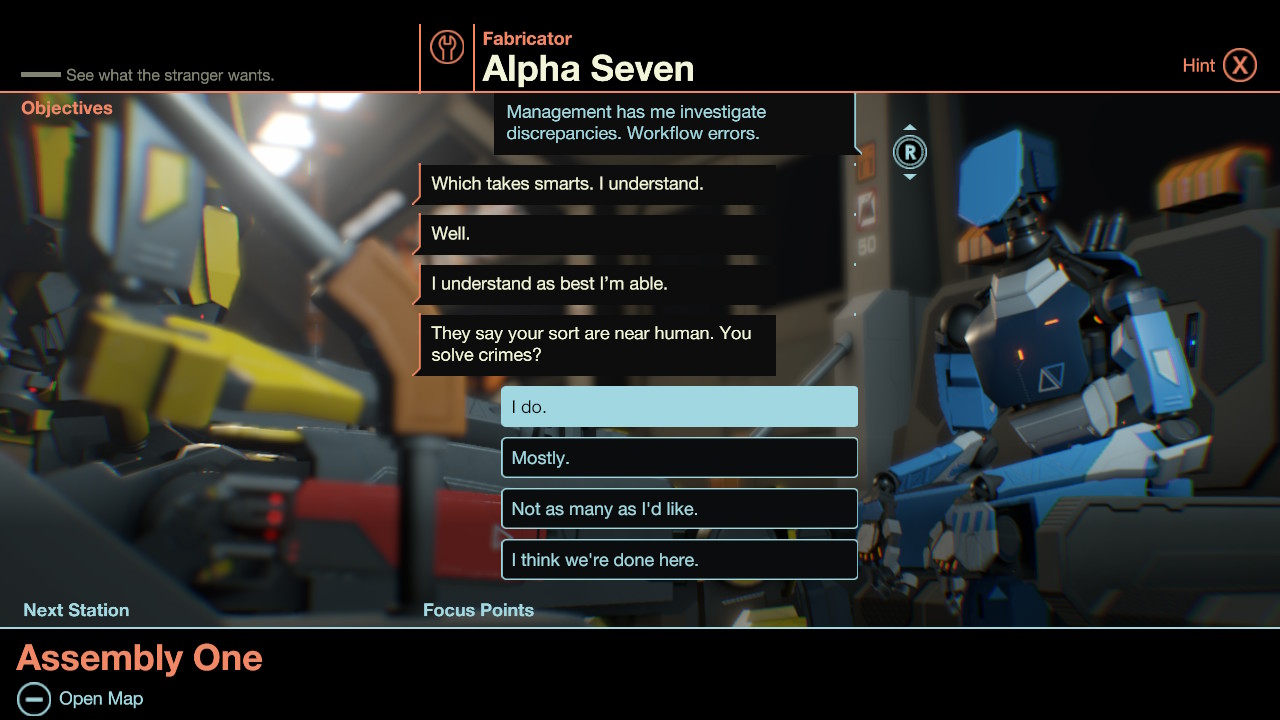Open Map from the bottom bar
This screenshot has height=720, width=1280.
pos(99,698)
